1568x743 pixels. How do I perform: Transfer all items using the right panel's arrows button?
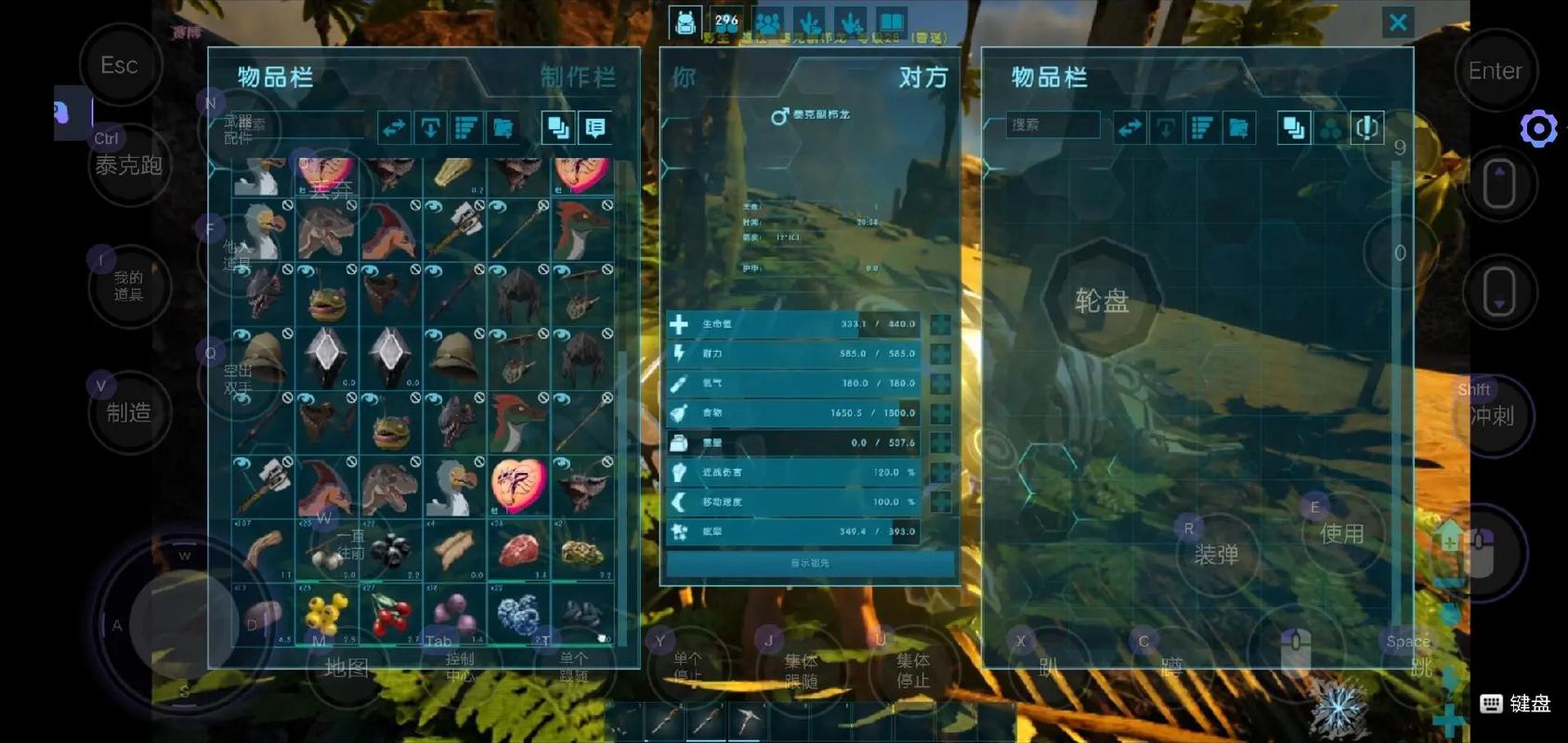1130,128
